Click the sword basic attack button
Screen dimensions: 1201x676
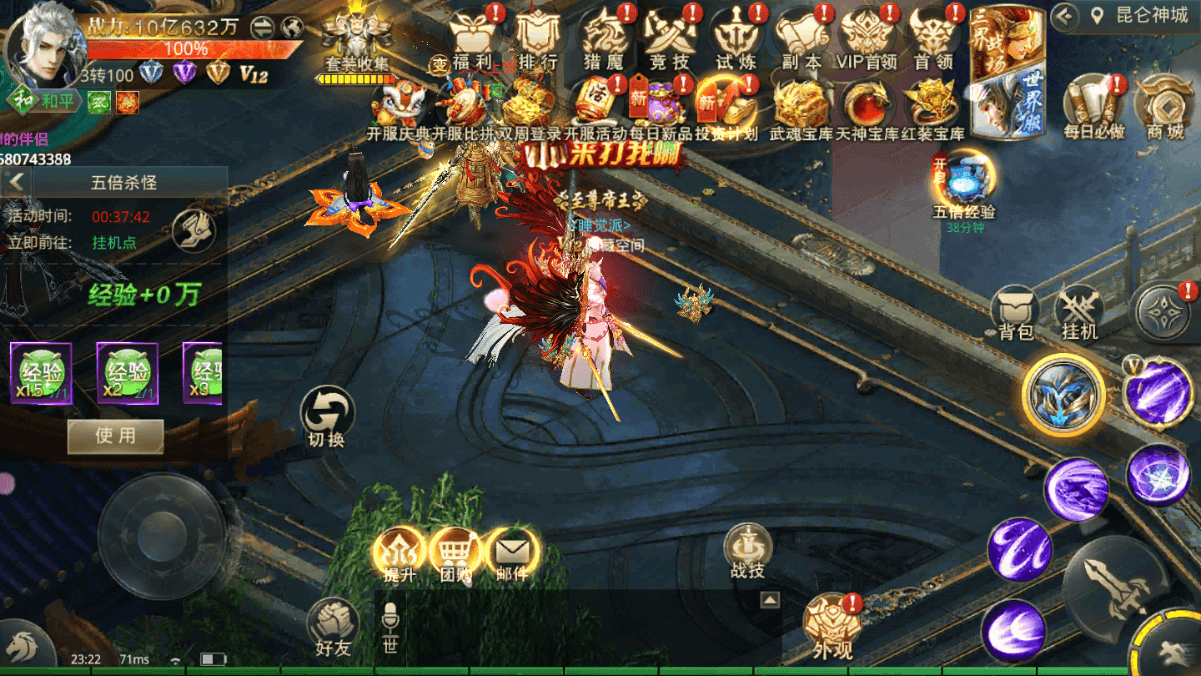[1115, 587]
